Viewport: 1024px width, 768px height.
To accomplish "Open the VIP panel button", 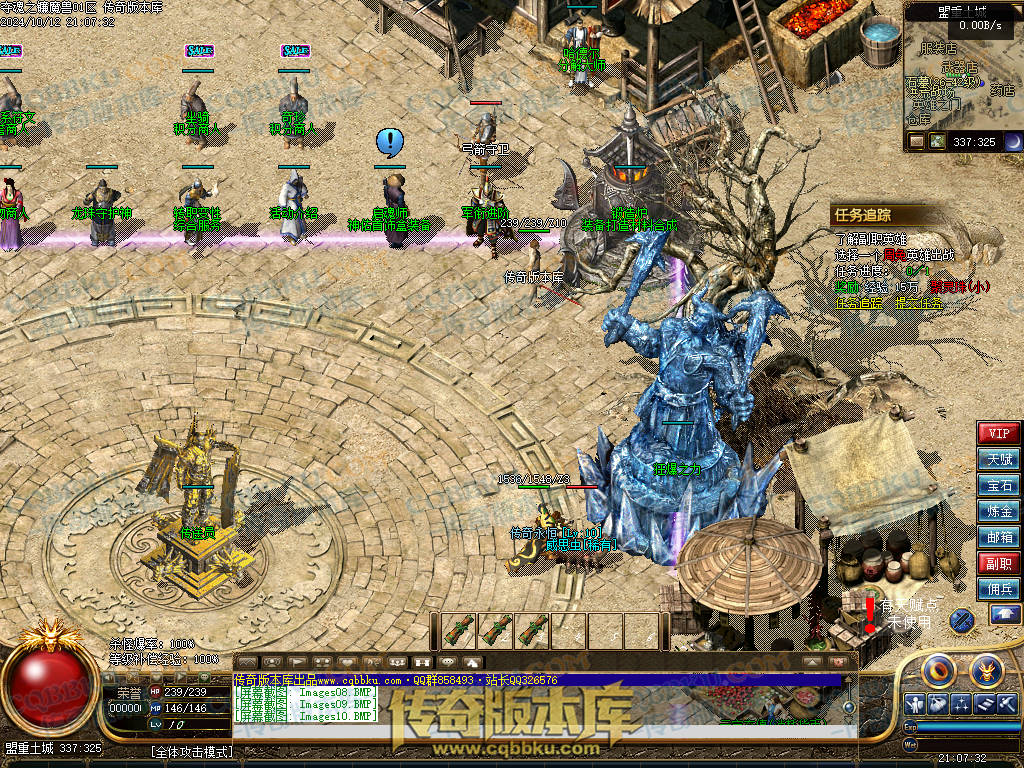I will click(998, 433).
